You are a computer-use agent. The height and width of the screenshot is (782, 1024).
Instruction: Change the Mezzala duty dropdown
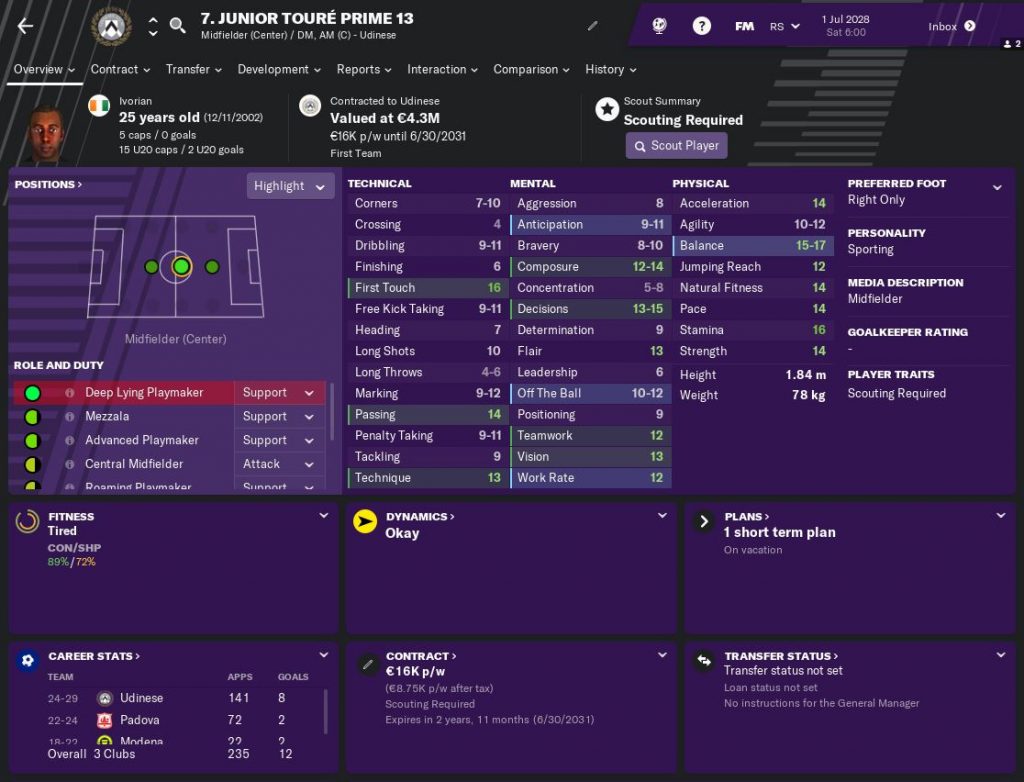(278, 416)
